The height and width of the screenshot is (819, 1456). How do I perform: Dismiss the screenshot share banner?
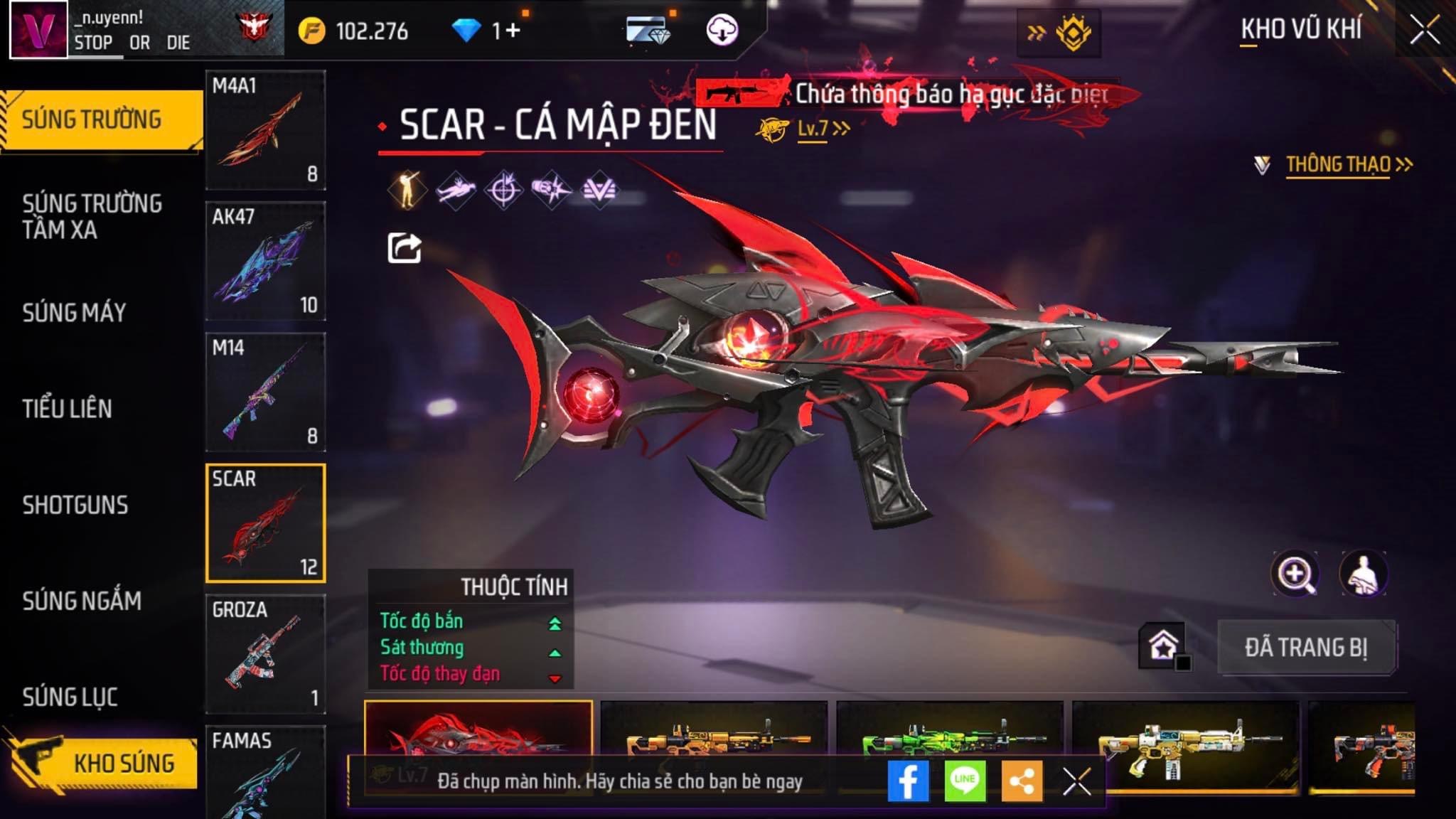1076,782
